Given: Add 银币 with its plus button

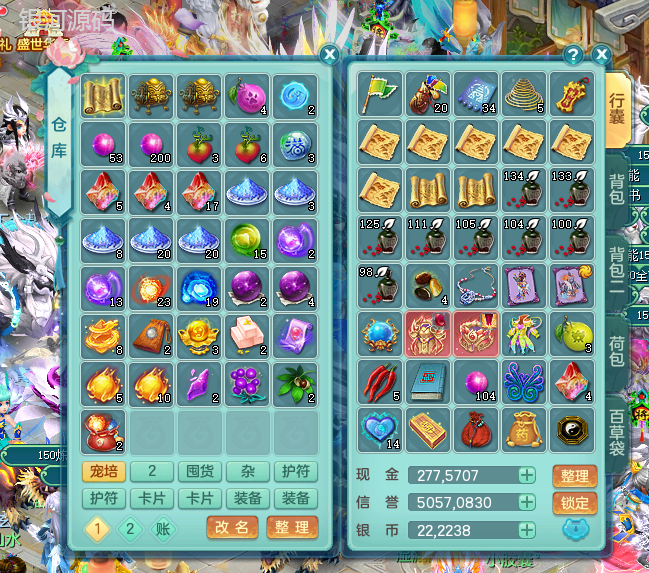Looking at the screenshot, I should [x=527, y=530].
